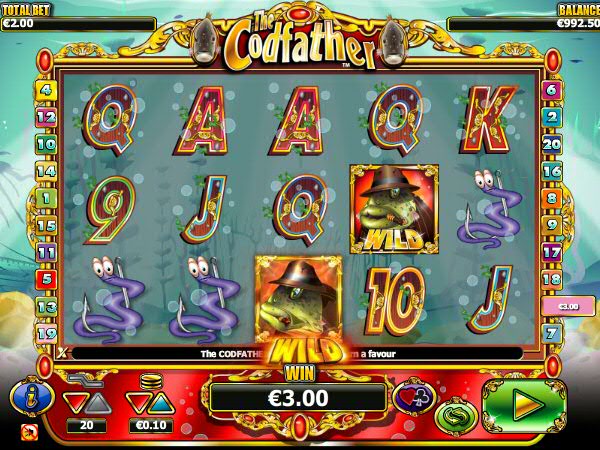The width and height of the screenshot is (600, 450).
Task: Select payline 6 marker
Action: [551, 89]
